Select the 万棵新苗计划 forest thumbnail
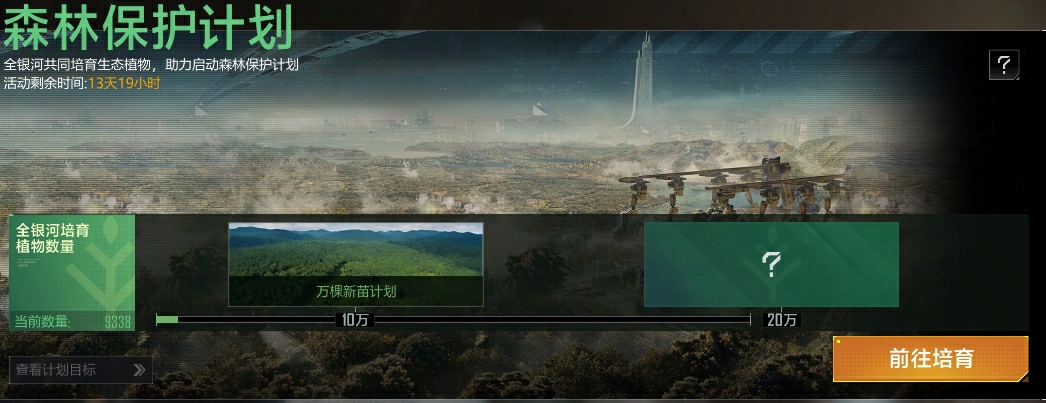This screenshot has width=1046, height=403. (x=356, y=263)
